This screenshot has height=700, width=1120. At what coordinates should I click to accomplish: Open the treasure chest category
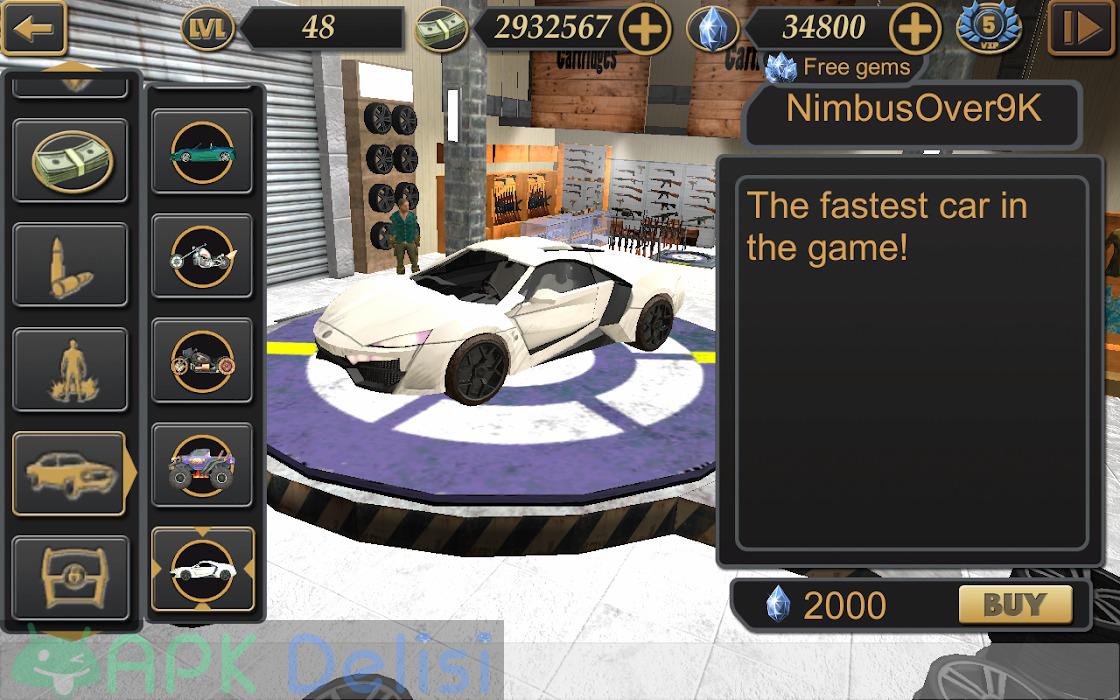[x=69, y=577]
